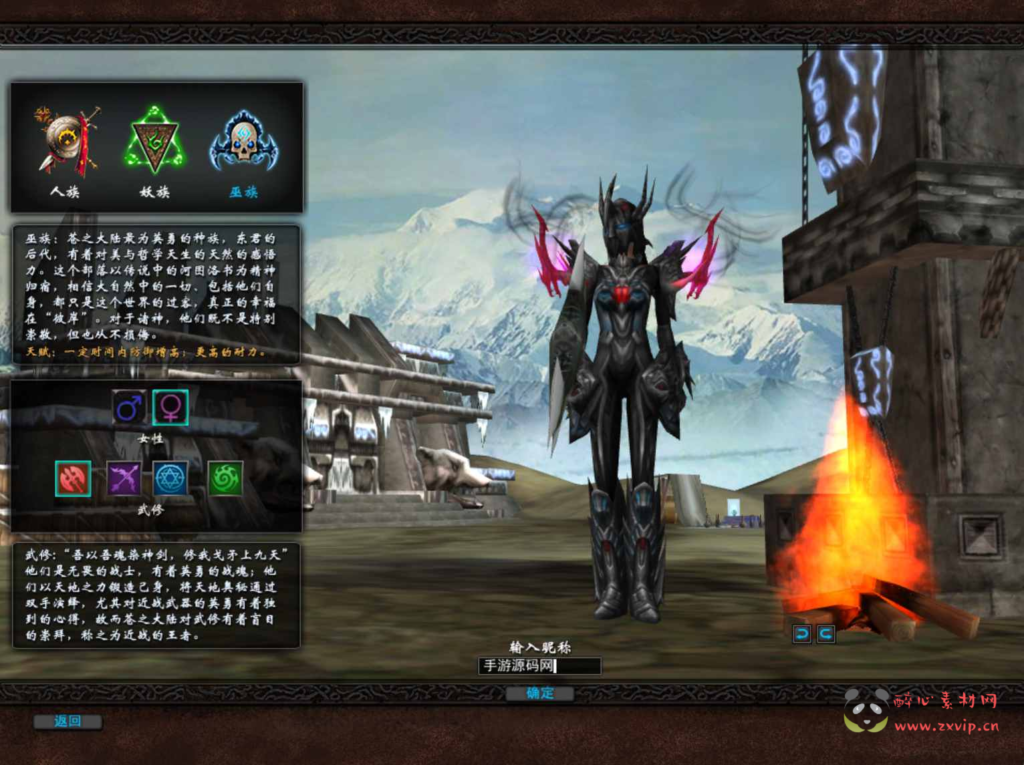The height and width of the screenshot is (765, 1024).
Task: Confirm character creation with 确定
Action: (x=539, y=693)
